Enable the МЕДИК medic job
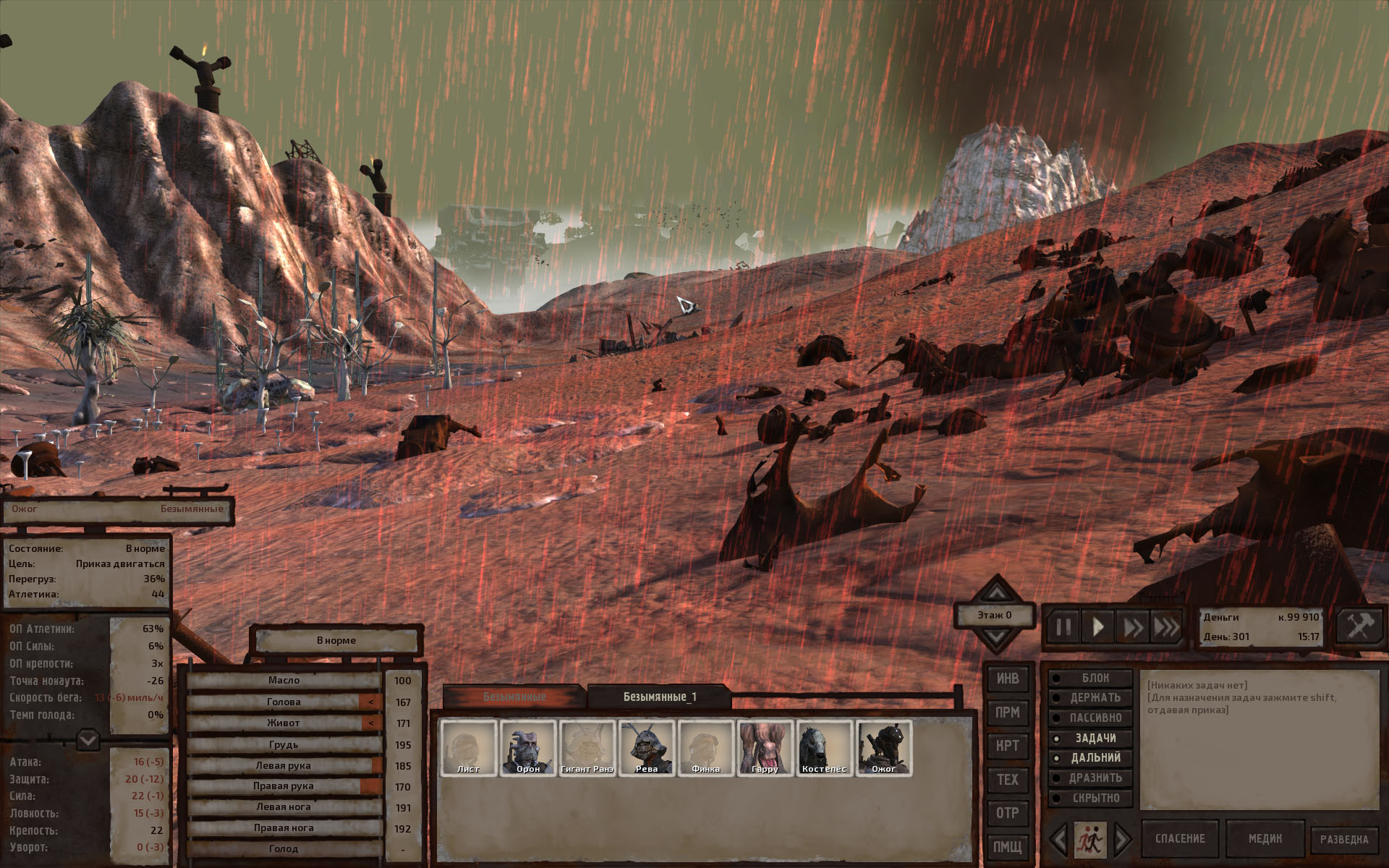 [x=1265, y=839]
